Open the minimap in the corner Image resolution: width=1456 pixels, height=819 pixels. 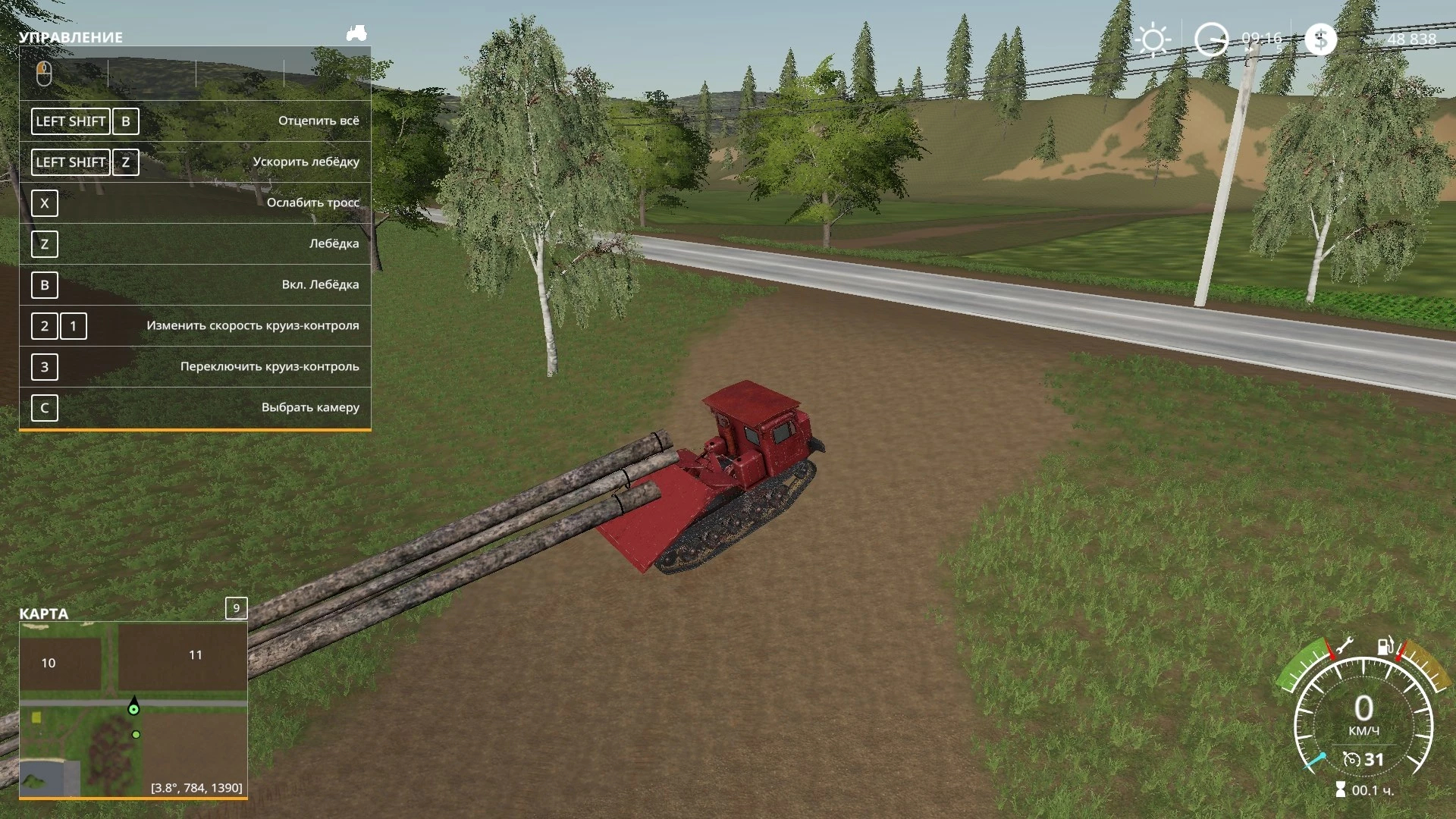(x=133, y=709)
